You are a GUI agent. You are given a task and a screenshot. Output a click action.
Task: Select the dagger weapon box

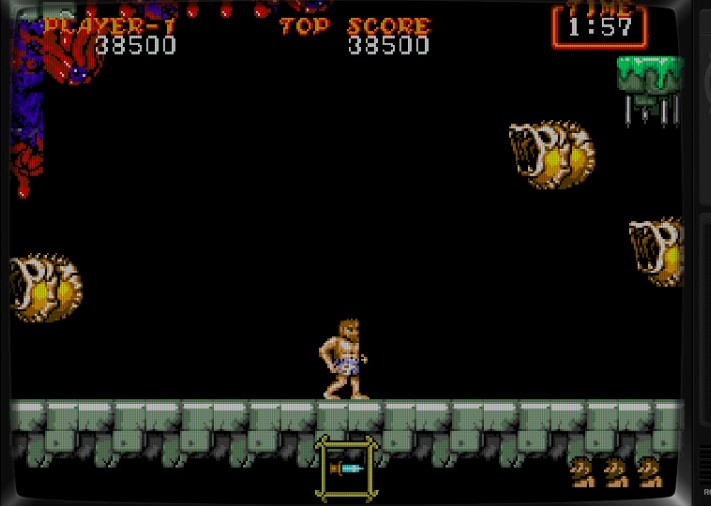346,468
